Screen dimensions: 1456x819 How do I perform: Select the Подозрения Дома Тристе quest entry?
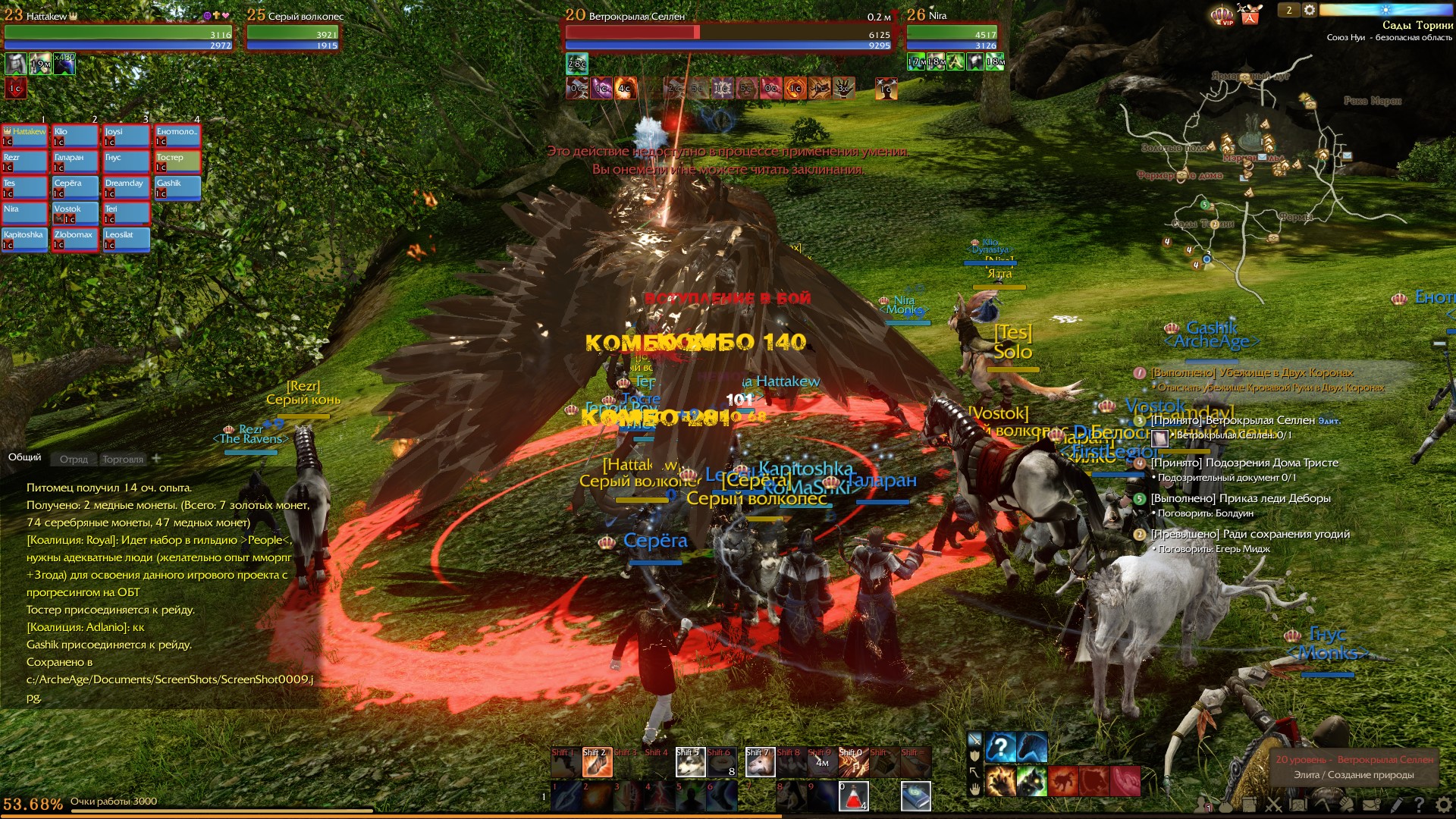click(1244, 463)
